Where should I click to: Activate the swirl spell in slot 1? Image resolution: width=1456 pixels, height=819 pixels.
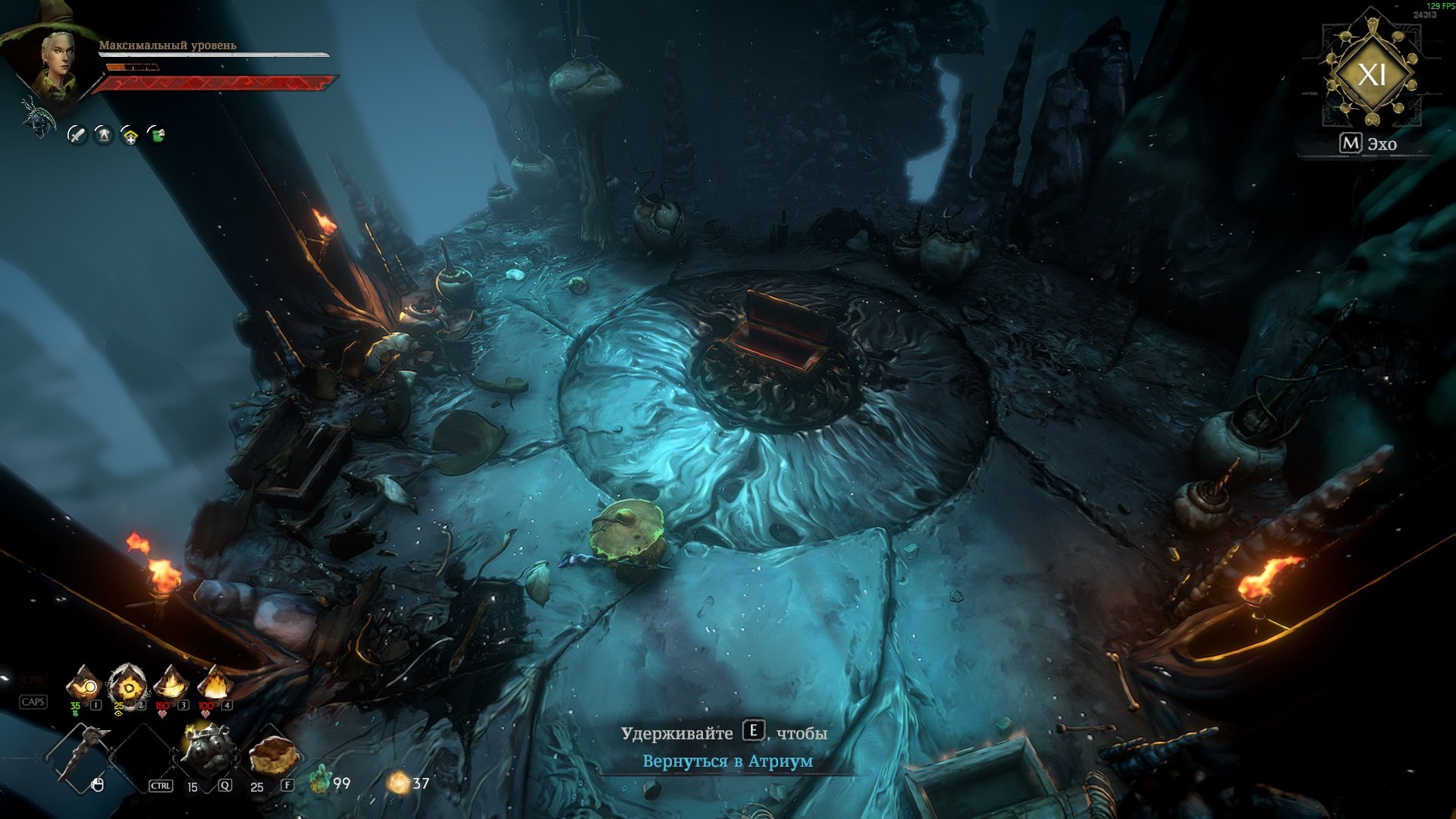tap(83, 686)
